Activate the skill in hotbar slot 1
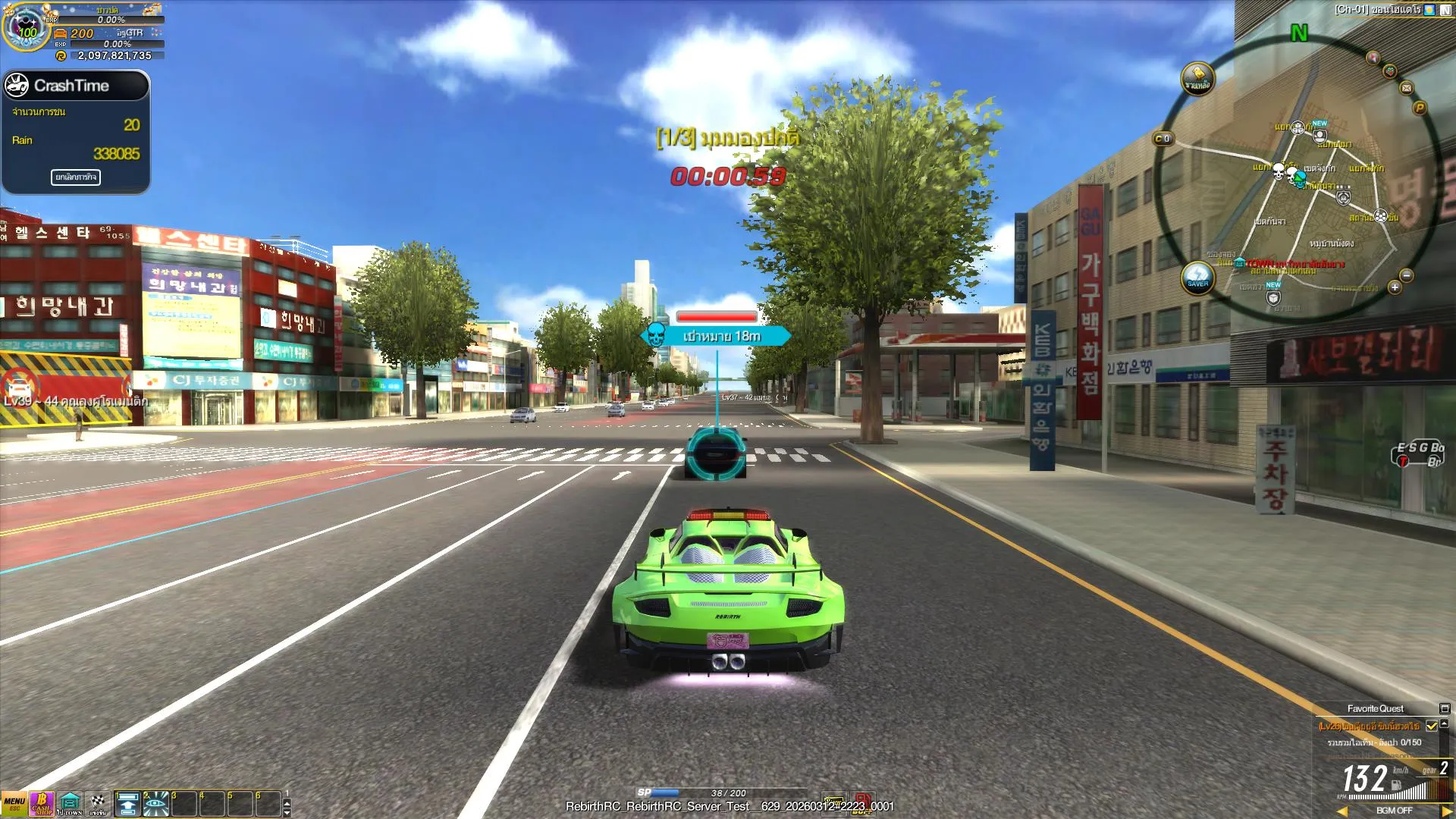This screenshot has width=1456, height=819. pyautogui.click(x=127, y=804)
